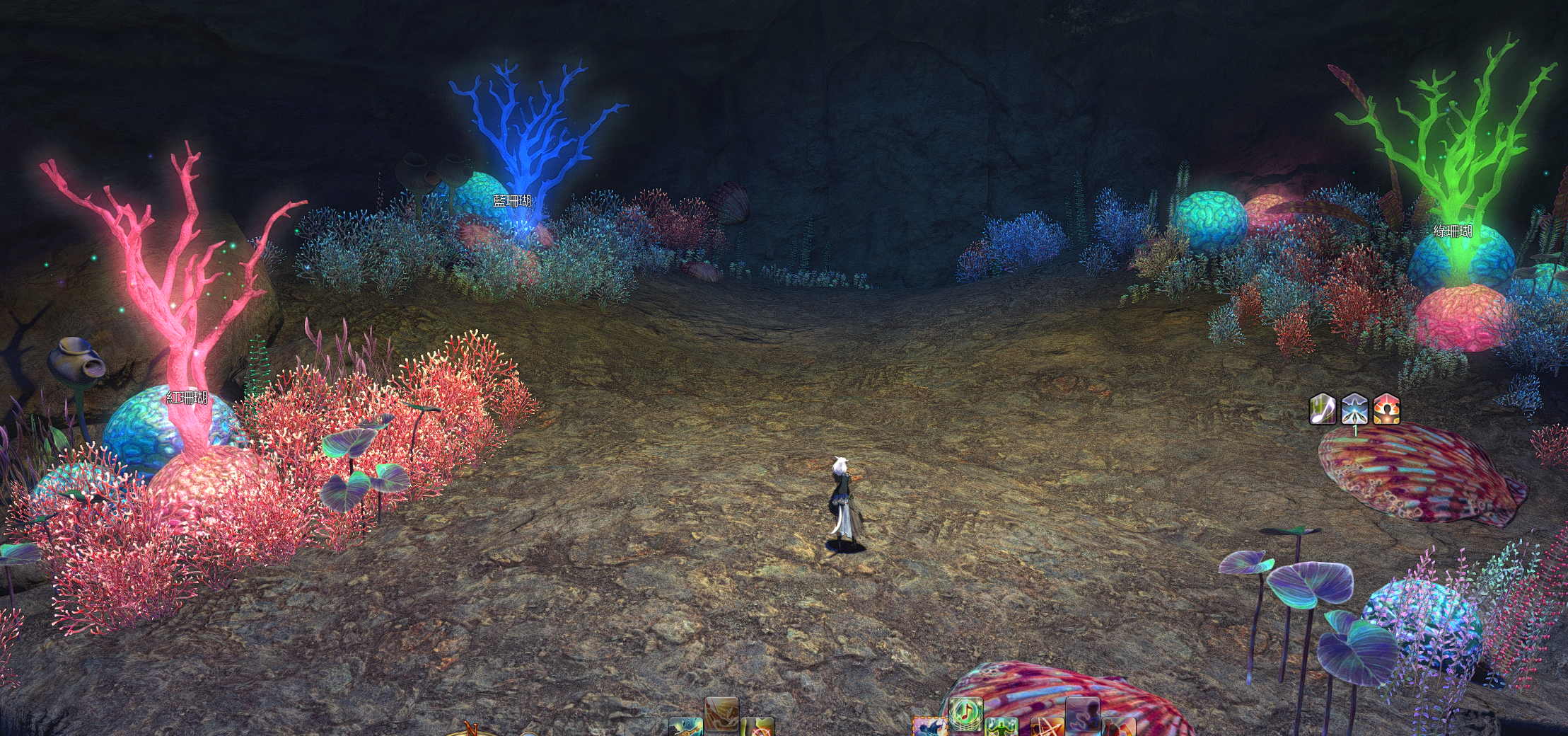Screen dimensions: 1568x736
Task: Target the 紅珊瑚 nameplate
Action: 187,398
